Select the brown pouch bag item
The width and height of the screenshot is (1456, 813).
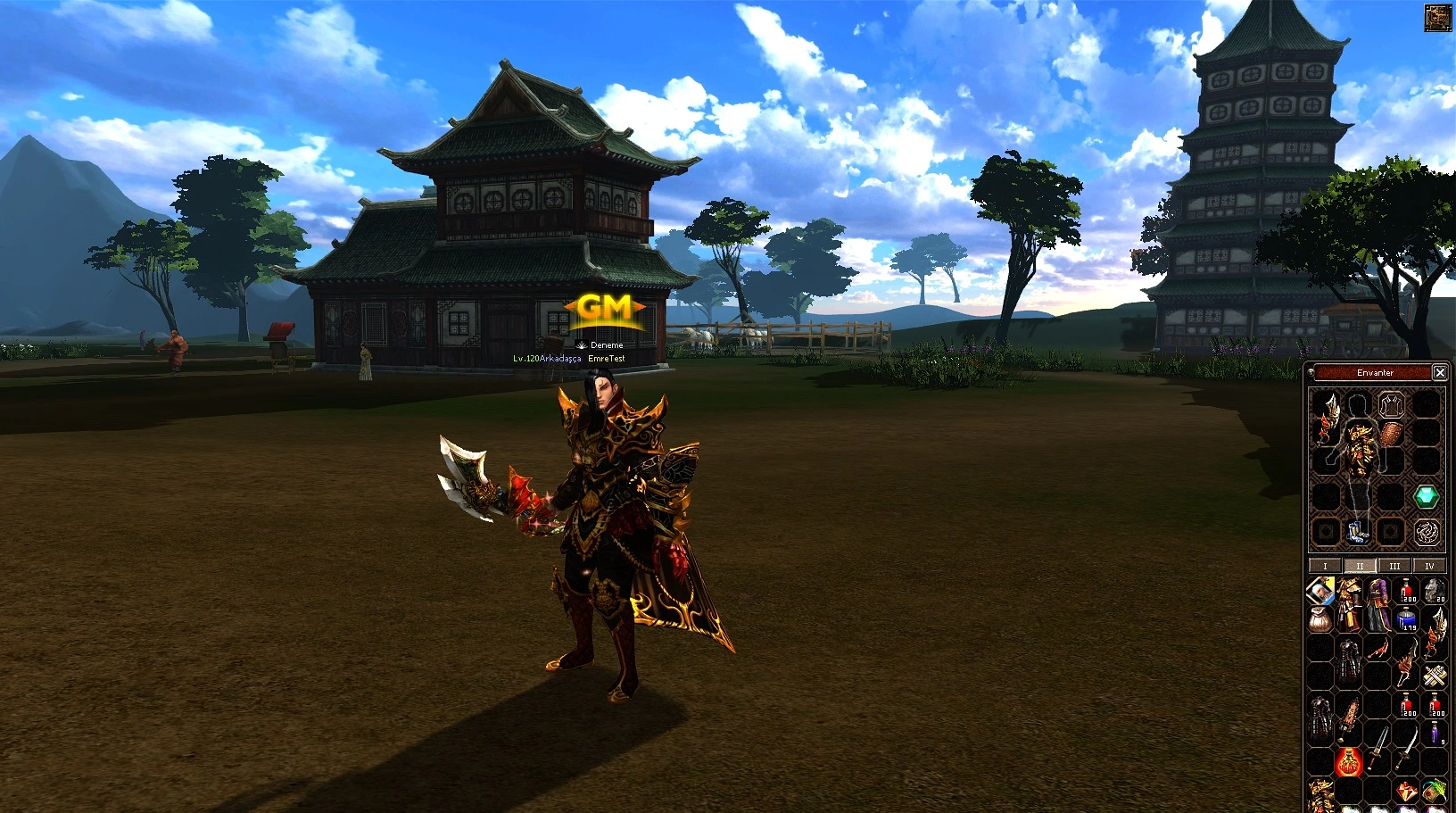(x=1320, y=618)
